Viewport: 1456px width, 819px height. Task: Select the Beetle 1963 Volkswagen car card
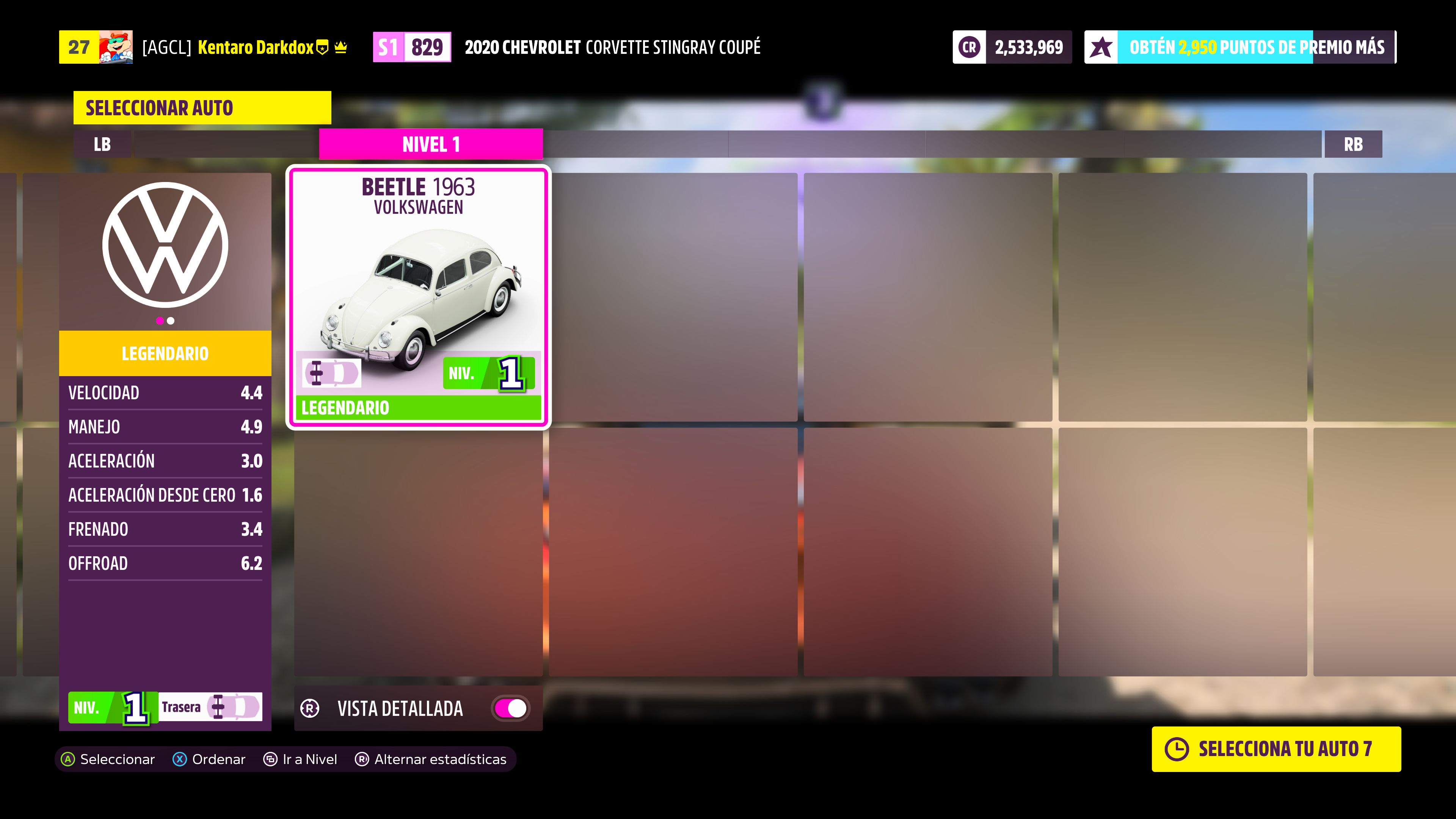tap(418, 297)
